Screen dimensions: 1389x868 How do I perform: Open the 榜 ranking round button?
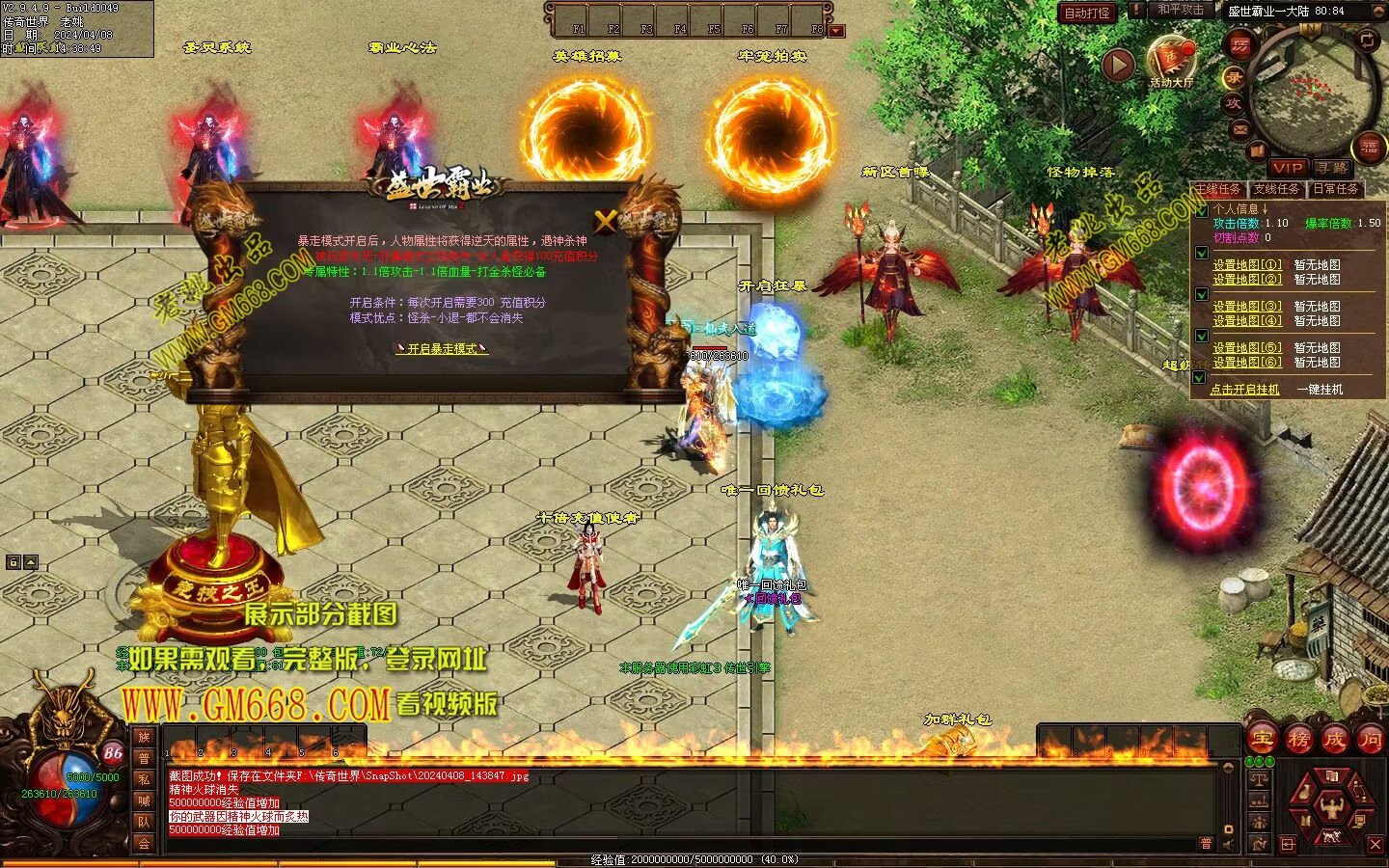1298,740
